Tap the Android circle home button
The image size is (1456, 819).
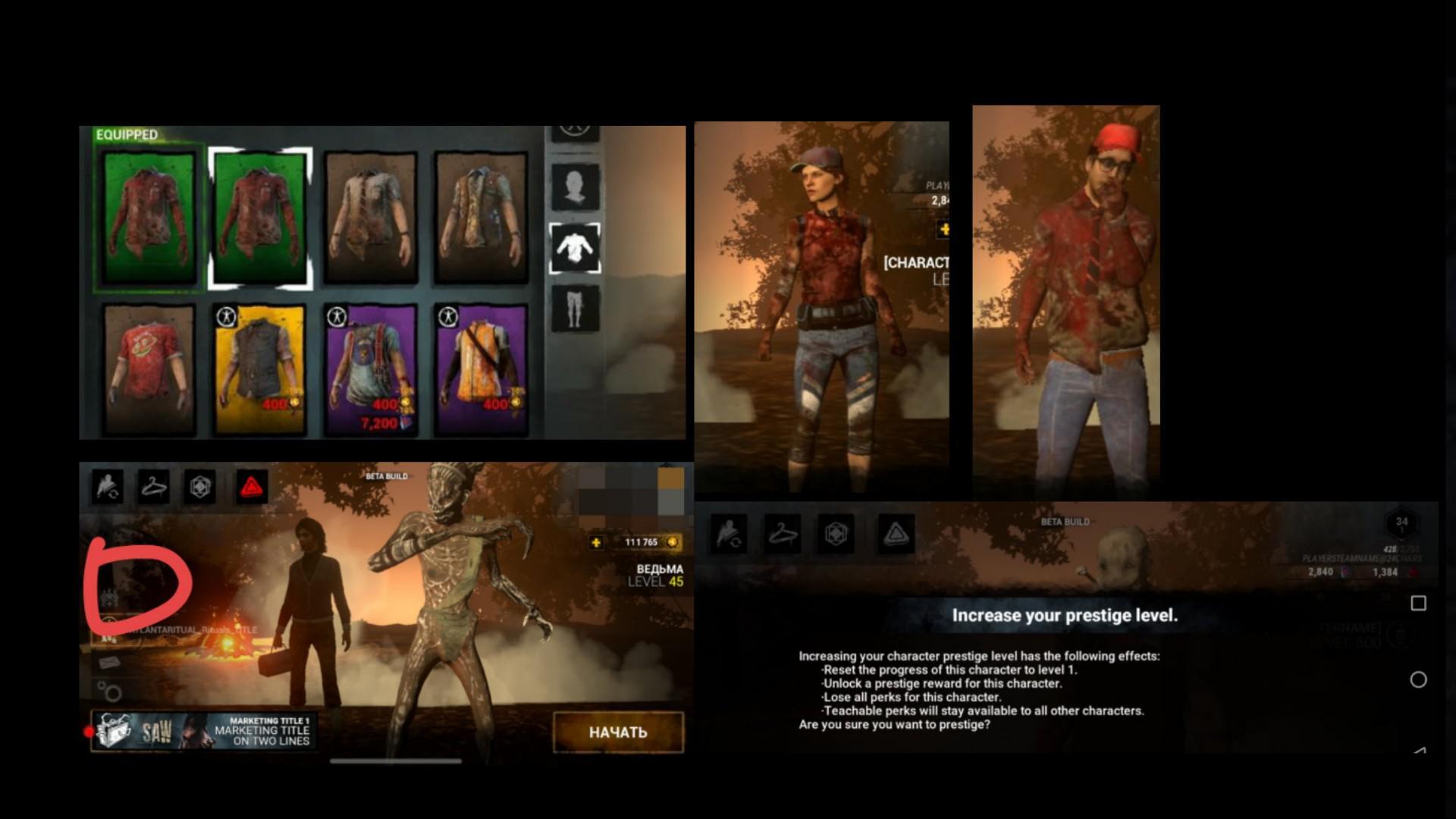pyautogui.click(x=1417, y=679)
